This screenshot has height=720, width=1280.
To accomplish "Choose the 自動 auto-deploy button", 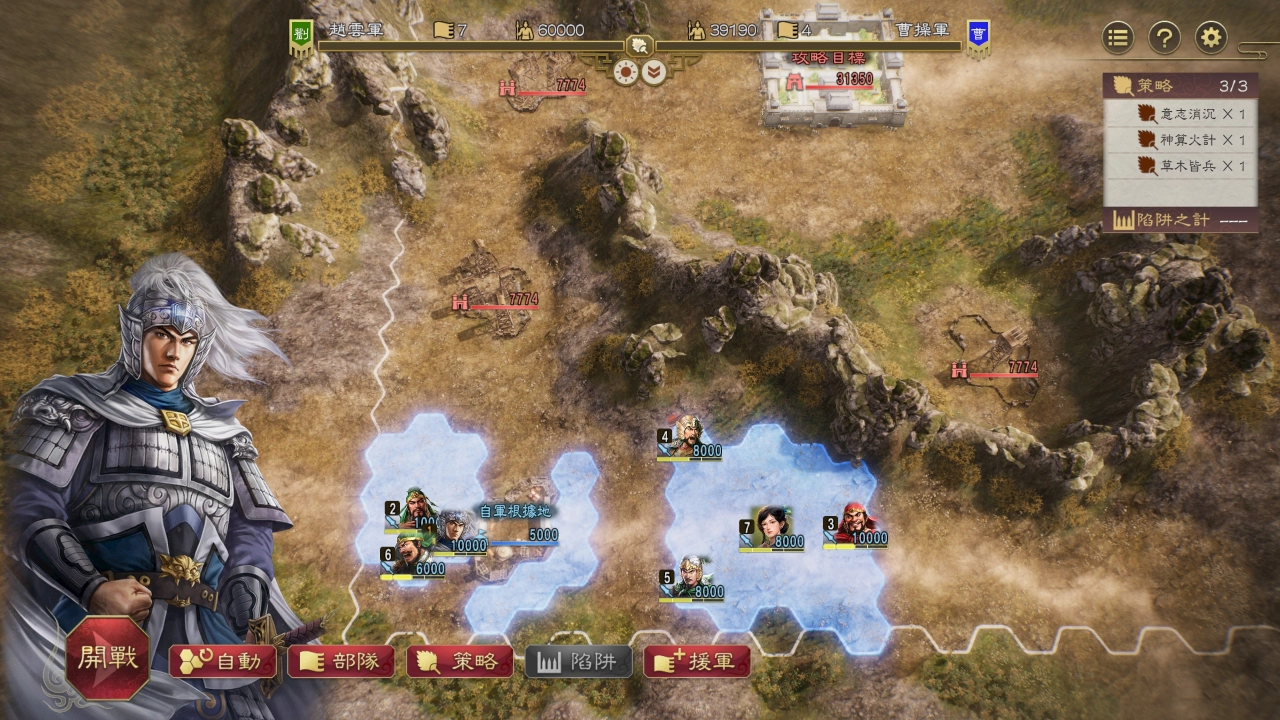I will [223, 661].
